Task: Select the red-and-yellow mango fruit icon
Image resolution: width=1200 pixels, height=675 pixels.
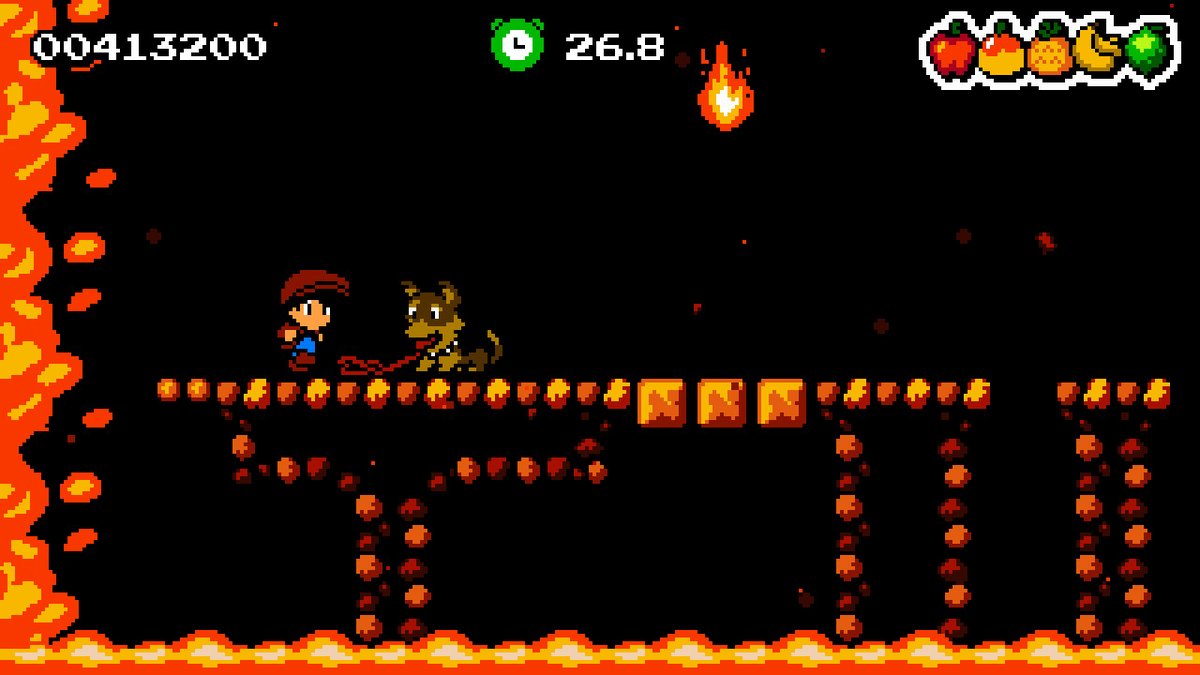Action: click(1000, 52)
